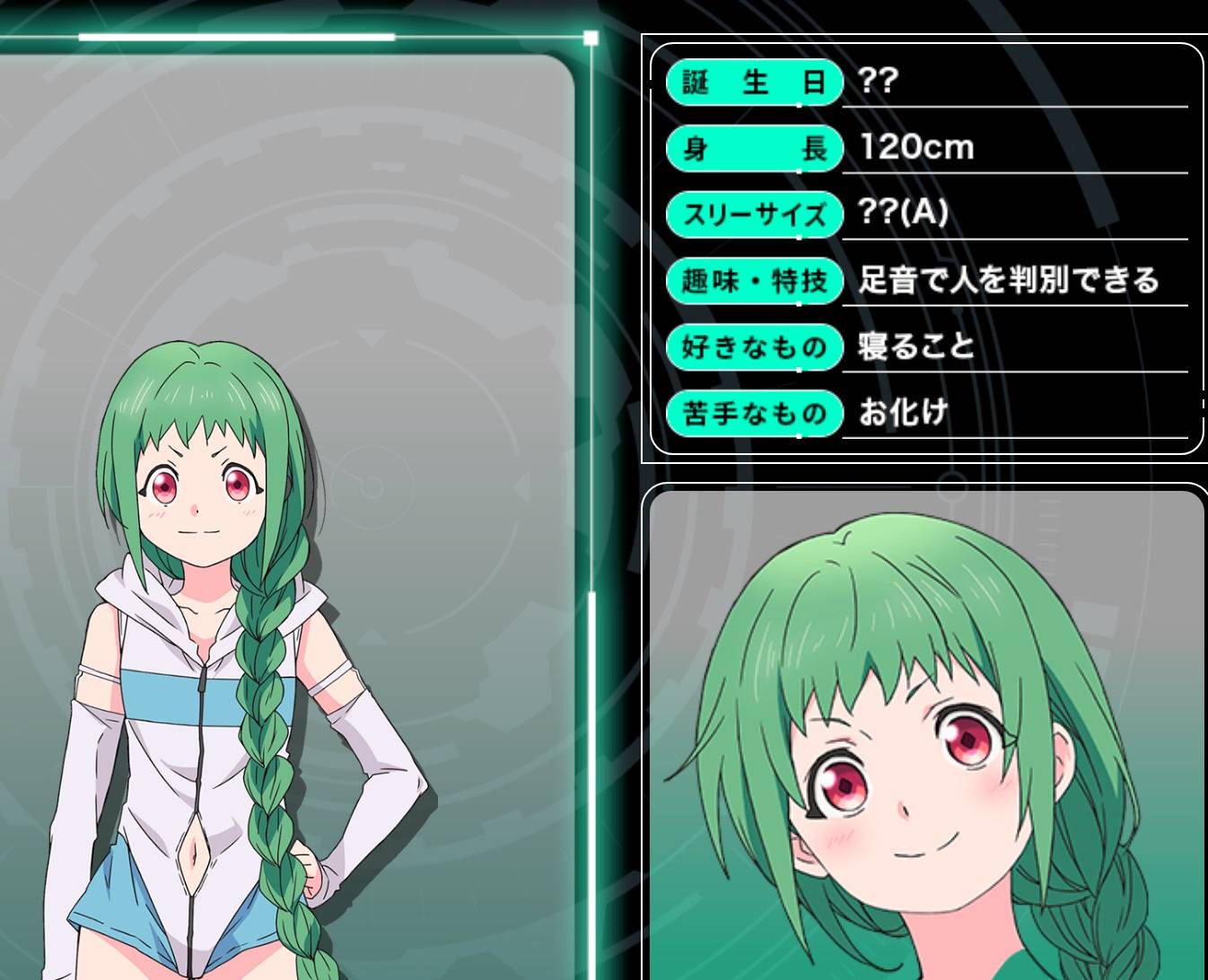Choose the スリーサイズ label pill
This screenshot has width=1208, height=980.
(x=754, y=215)
